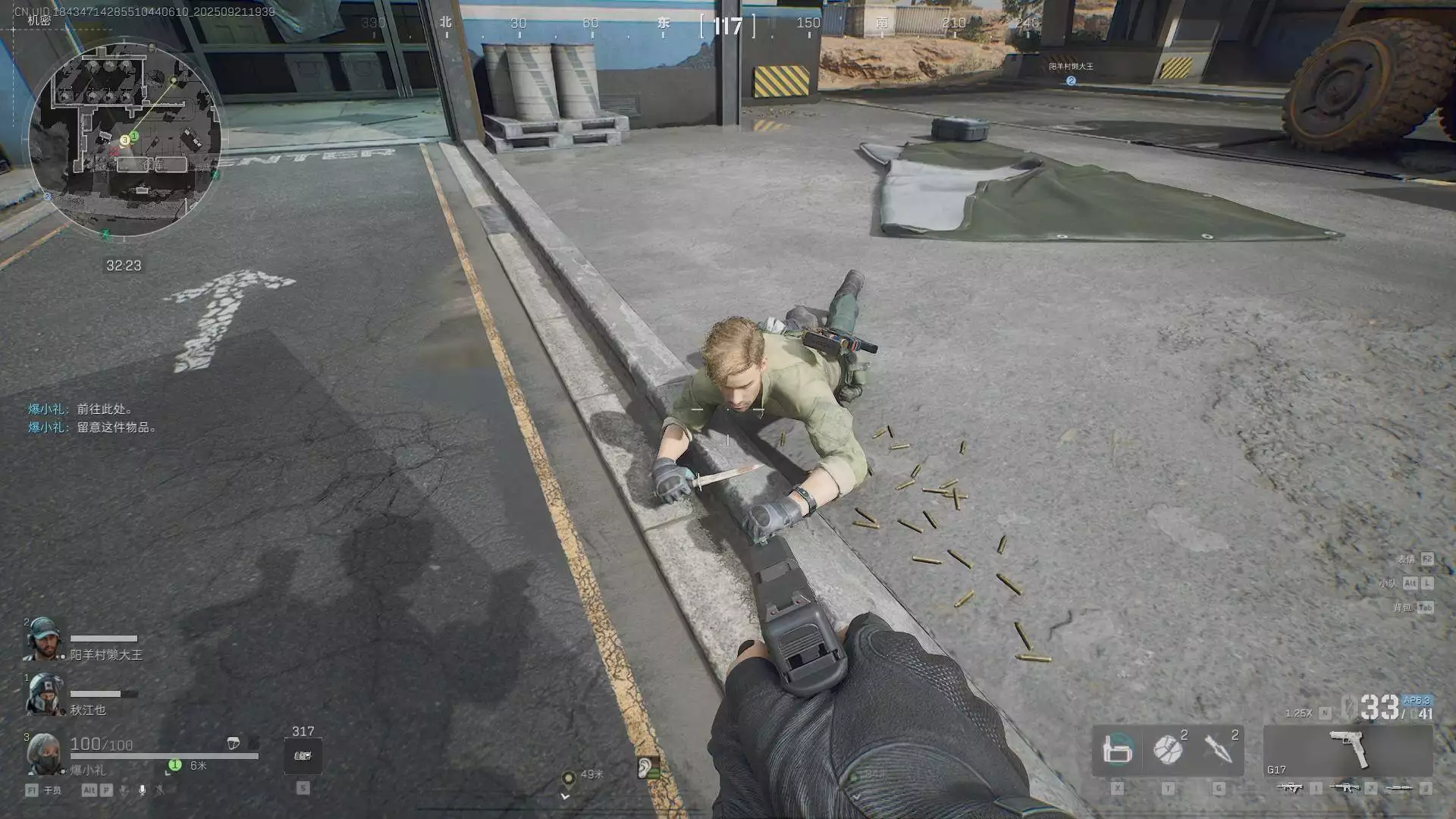1456x819 pixels.
Task: Use the item slot showing 317
Action: coord(303,756)
